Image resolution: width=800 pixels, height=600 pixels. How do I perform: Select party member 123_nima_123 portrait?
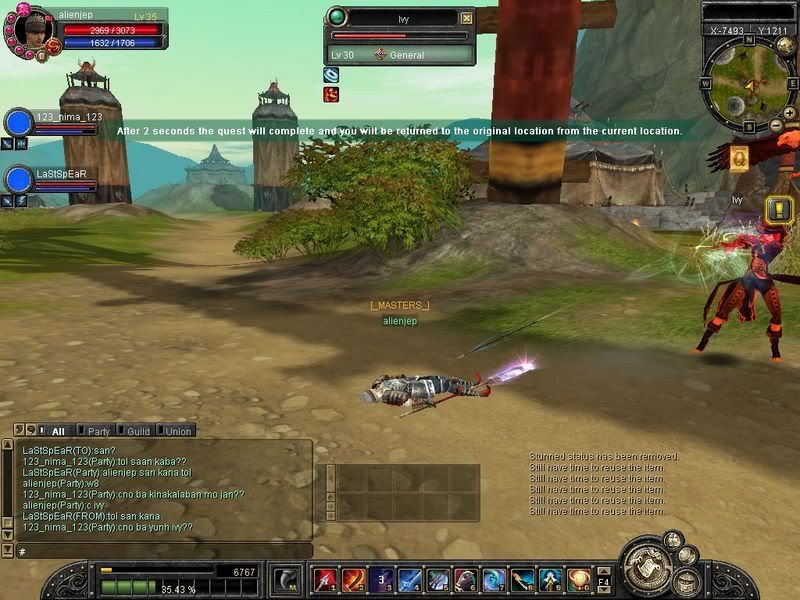(19, 123)
